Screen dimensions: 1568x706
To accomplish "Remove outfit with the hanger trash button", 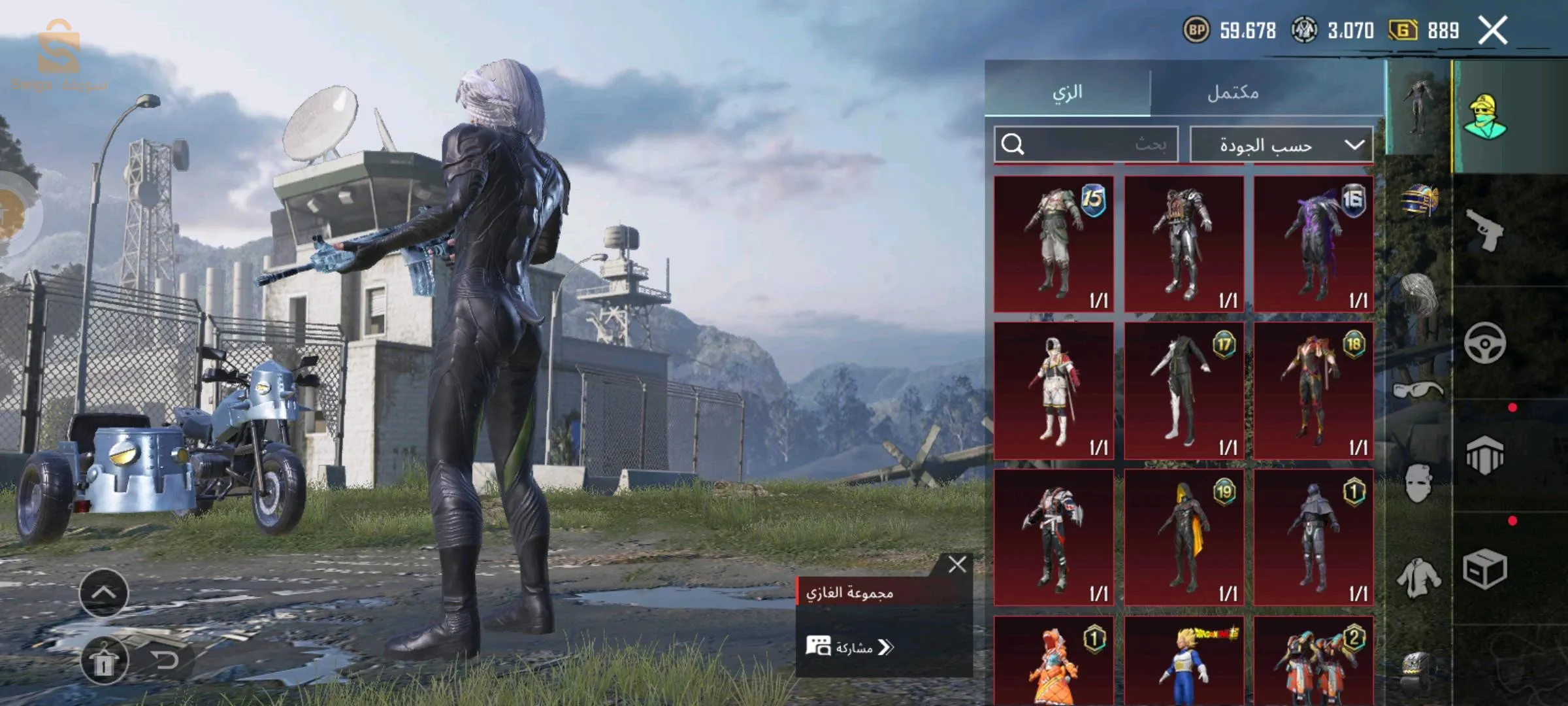I will [x=104, y=662].
